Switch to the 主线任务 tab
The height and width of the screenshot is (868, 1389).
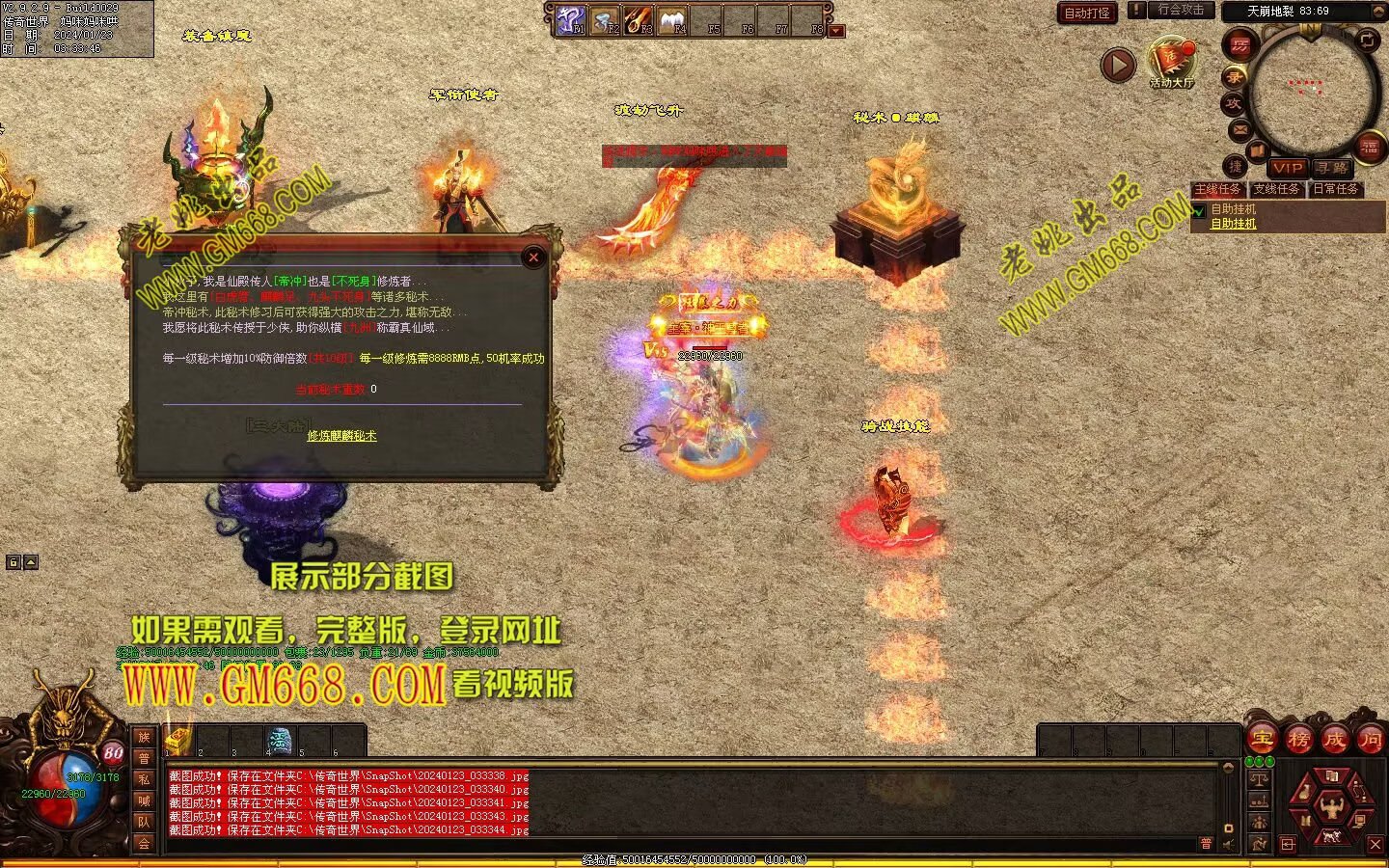(x=1218, y=189)
